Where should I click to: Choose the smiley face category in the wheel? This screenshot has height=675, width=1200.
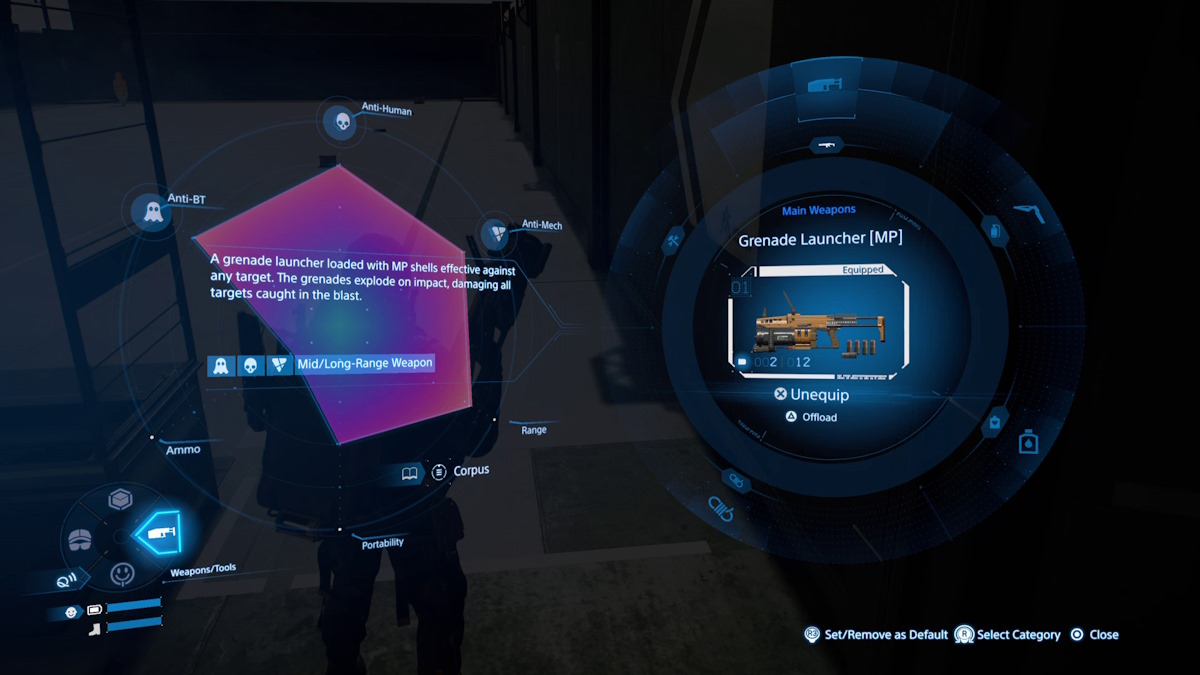click(x=122, y=574)
